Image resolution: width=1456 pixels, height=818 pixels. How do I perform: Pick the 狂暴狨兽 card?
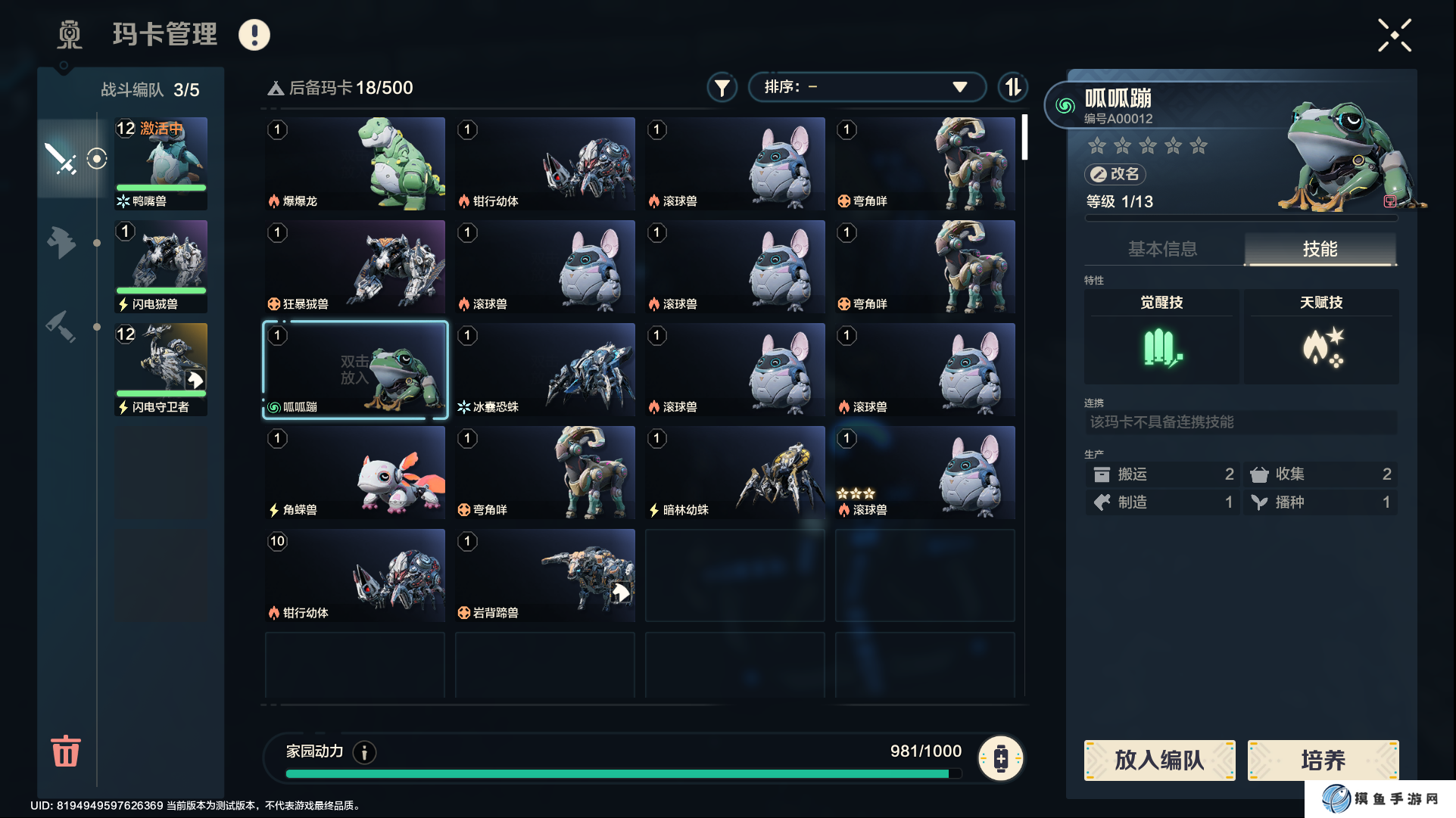pyautogui.click(x=355, y=266)
